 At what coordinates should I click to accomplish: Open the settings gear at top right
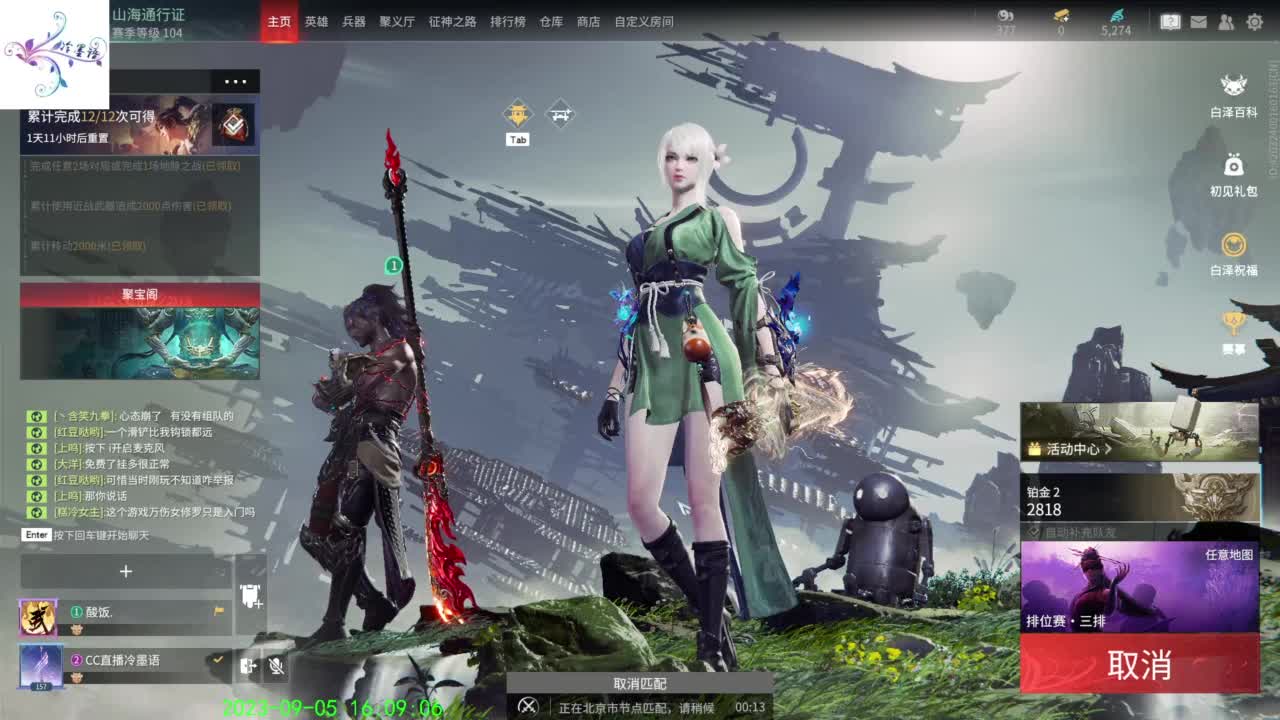[1253, 21]
